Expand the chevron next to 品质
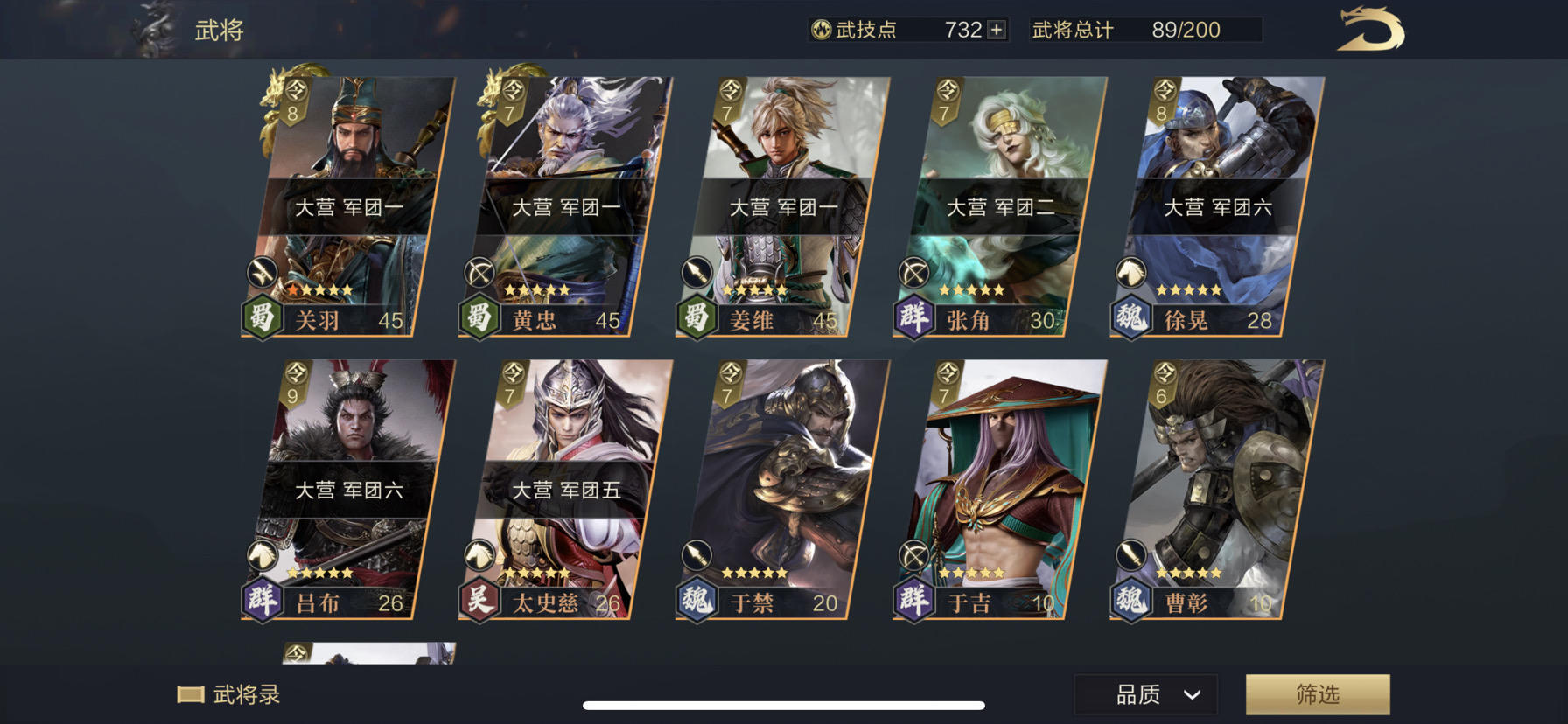 point(1192,695)
